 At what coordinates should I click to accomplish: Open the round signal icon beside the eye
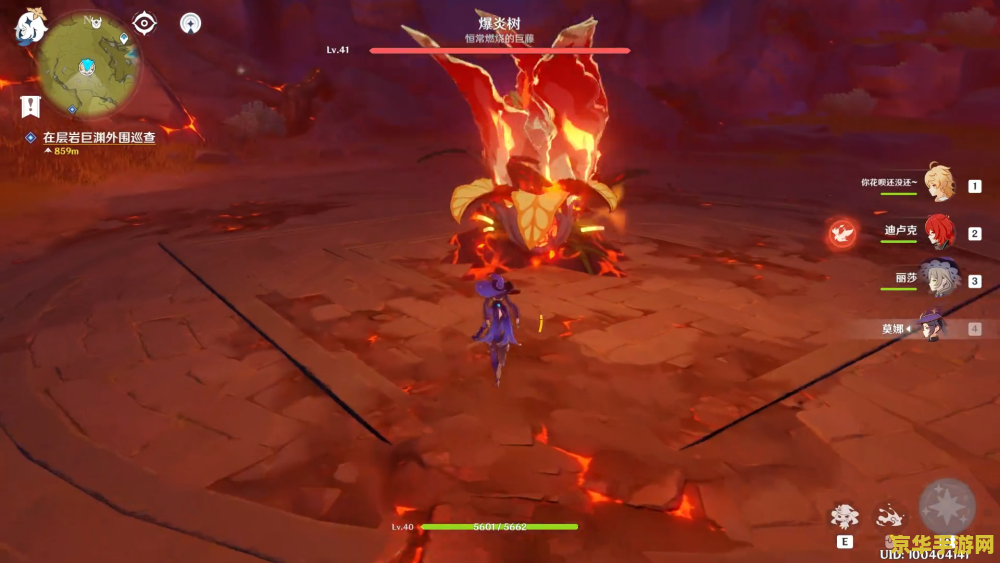pyautogui.click(x=190, y=23)
